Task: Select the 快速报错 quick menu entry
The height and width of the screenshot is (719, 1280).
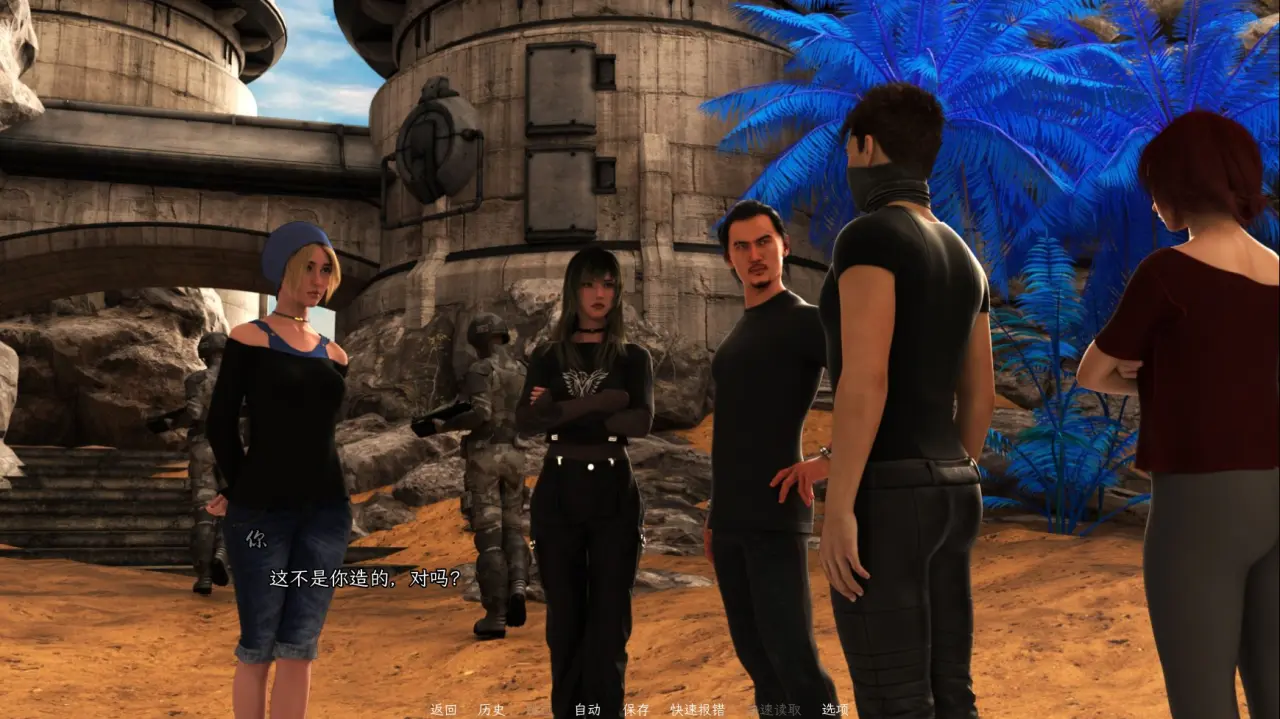Action: 697,710
